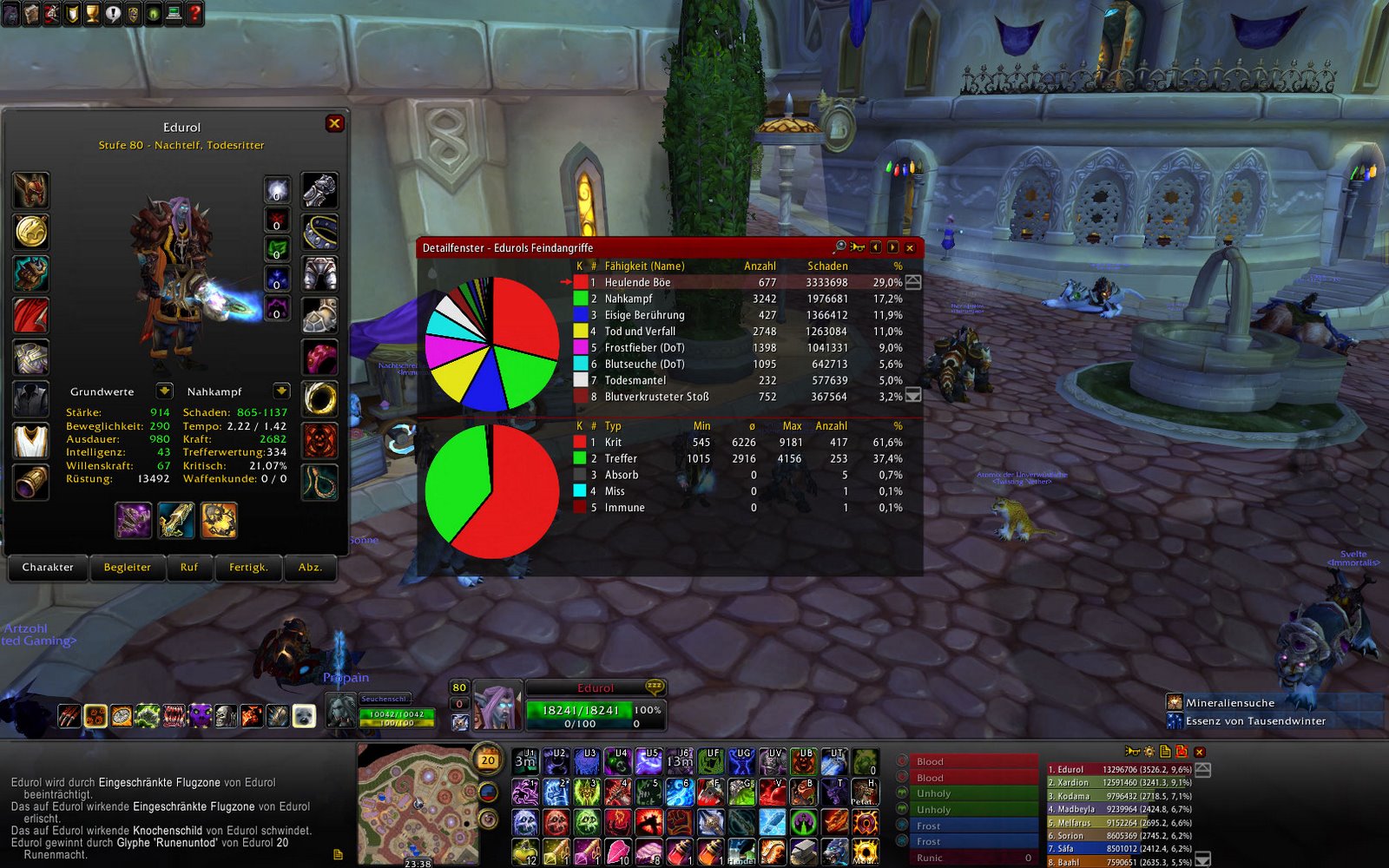Viewport: 1389px width, 868px height.
Task: Click the red Krit color swatch in the pie legend
Action: tap(578, 442)
